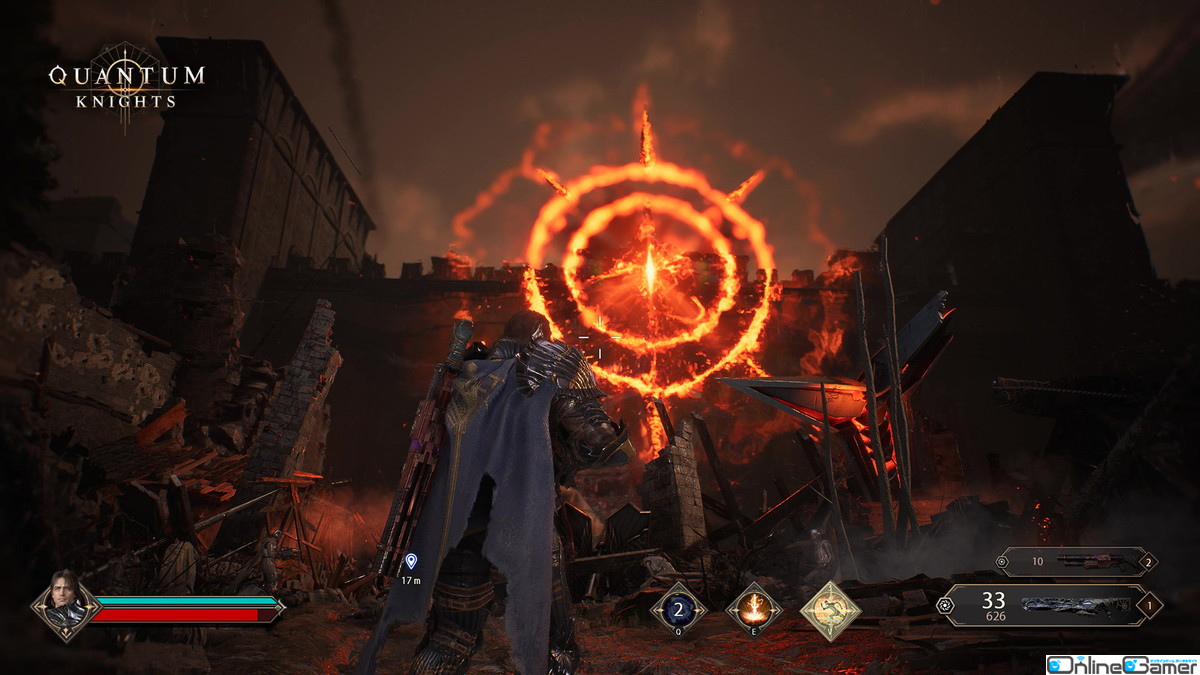Cast the fire burst E ability
The width and height of the screenshot is (1200, 675).
[x=753, y=609]
